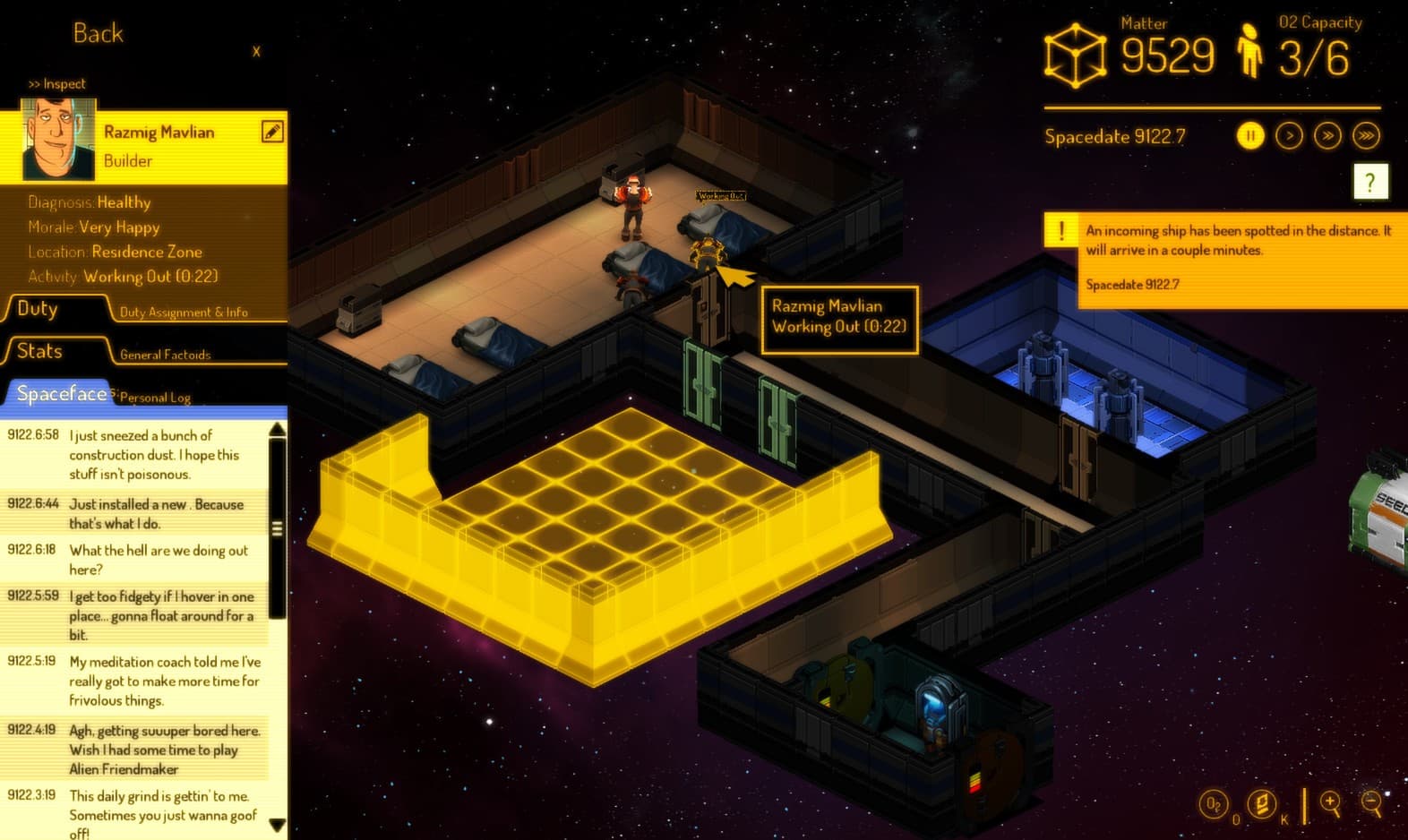The height and width of the screenshot is (840, 1408).
Task: Switch to the Spaceface personal log tab
Action: 61,393
